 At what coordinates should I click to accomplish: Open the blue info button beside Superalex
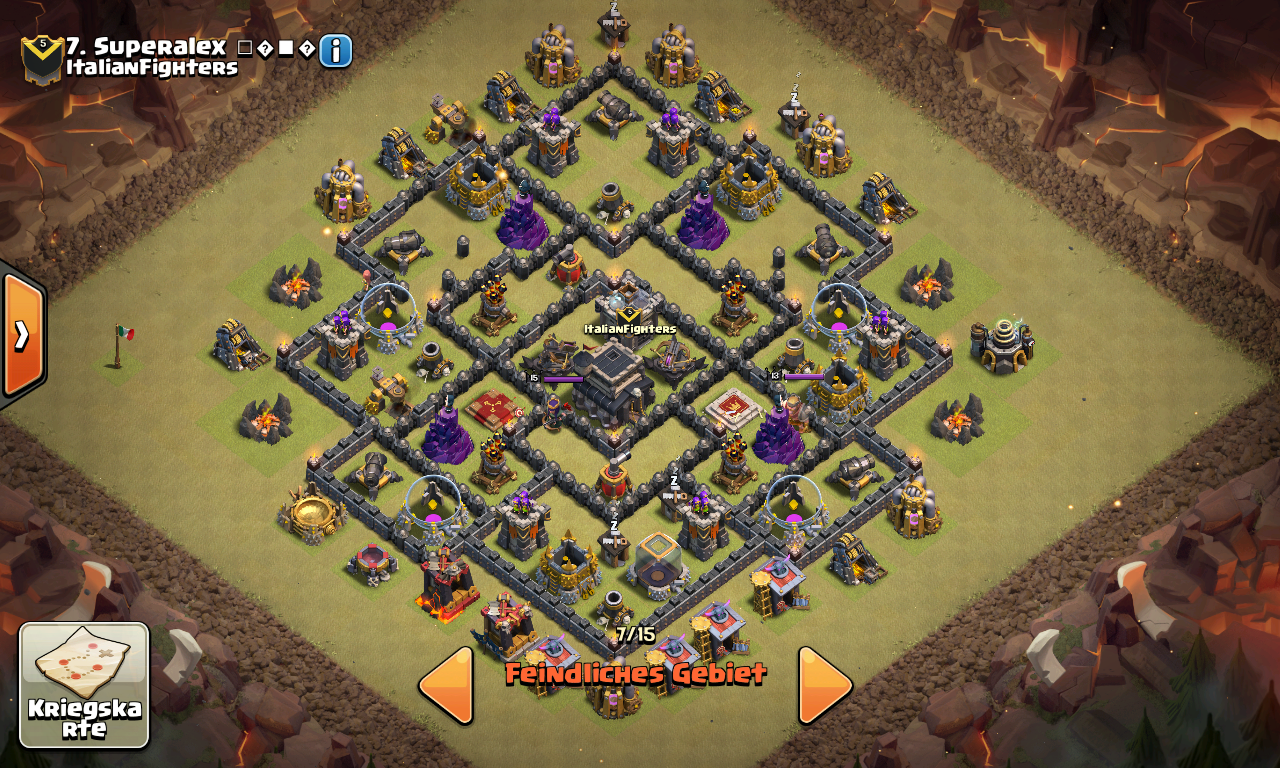coord(336,50)
